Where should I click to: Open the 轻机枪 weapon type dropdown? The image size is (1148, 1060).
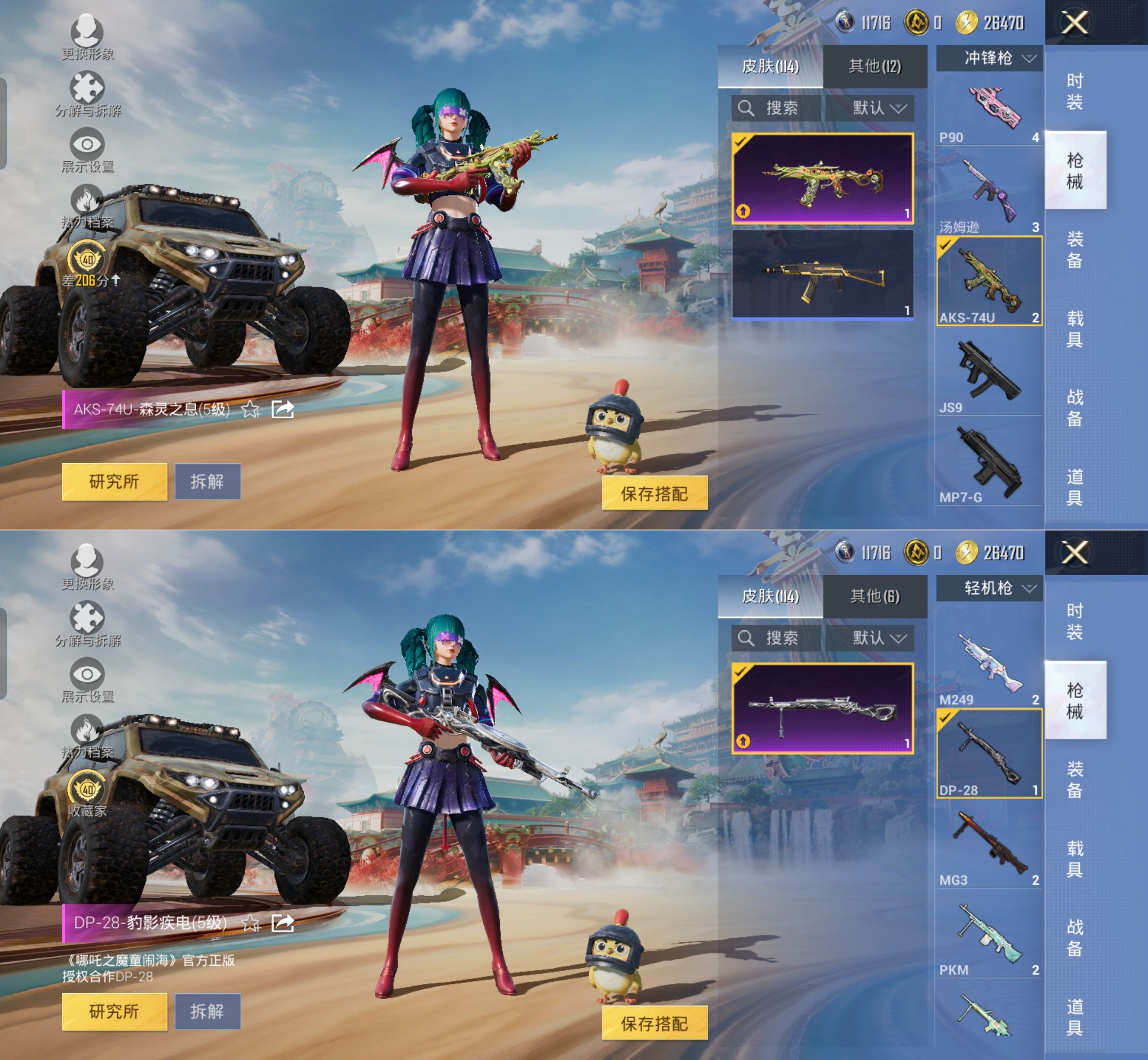[989, 588]
